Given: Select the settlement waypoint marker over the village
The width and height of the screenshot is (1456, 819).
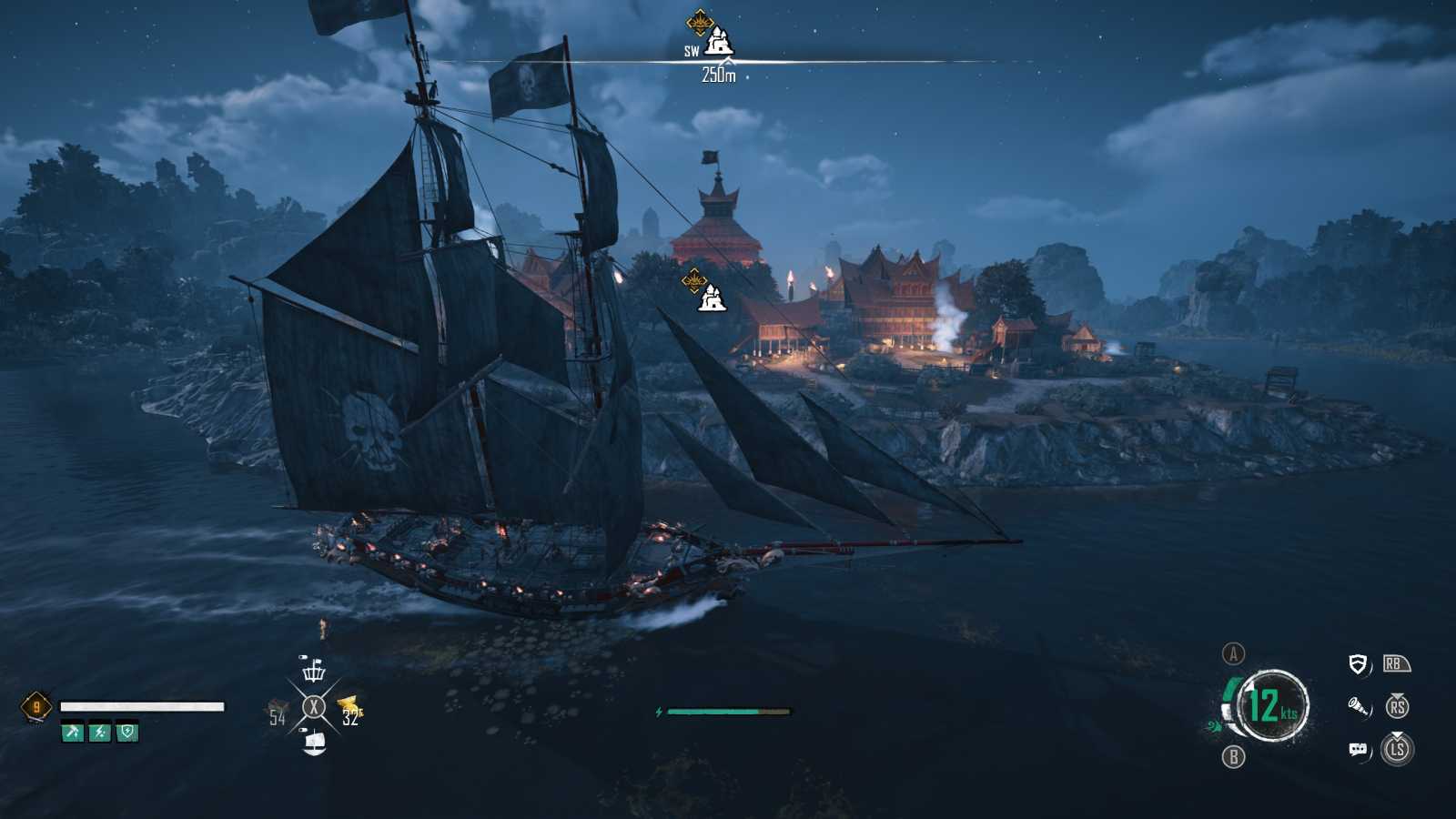Looking at the screenshot, I should coord(711,297).
